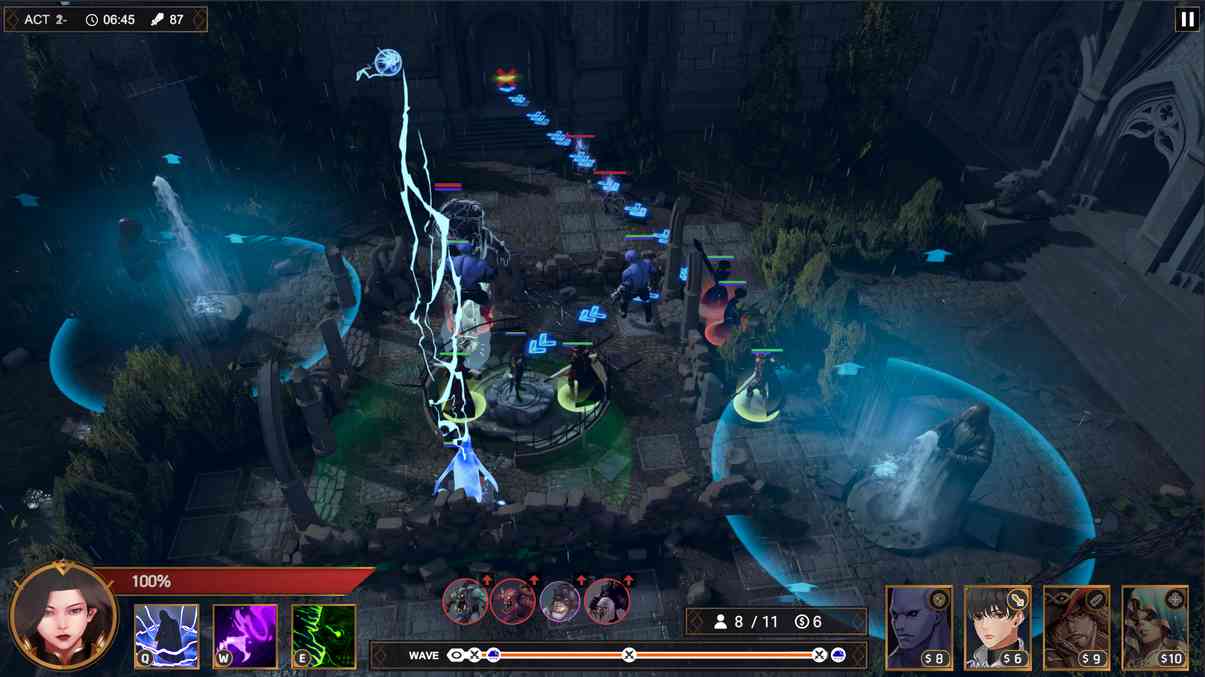Viewport: 1205px width, 677px height.
Task: Inspect the purple-ringed brute enemy icon
Action: [x=560, y=602]
